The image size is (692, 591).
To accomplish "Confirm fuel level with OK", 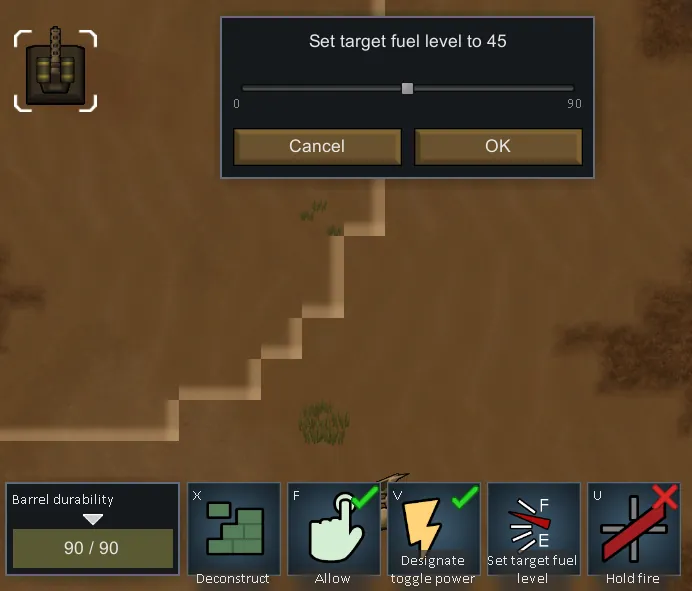I will [498, 146].
